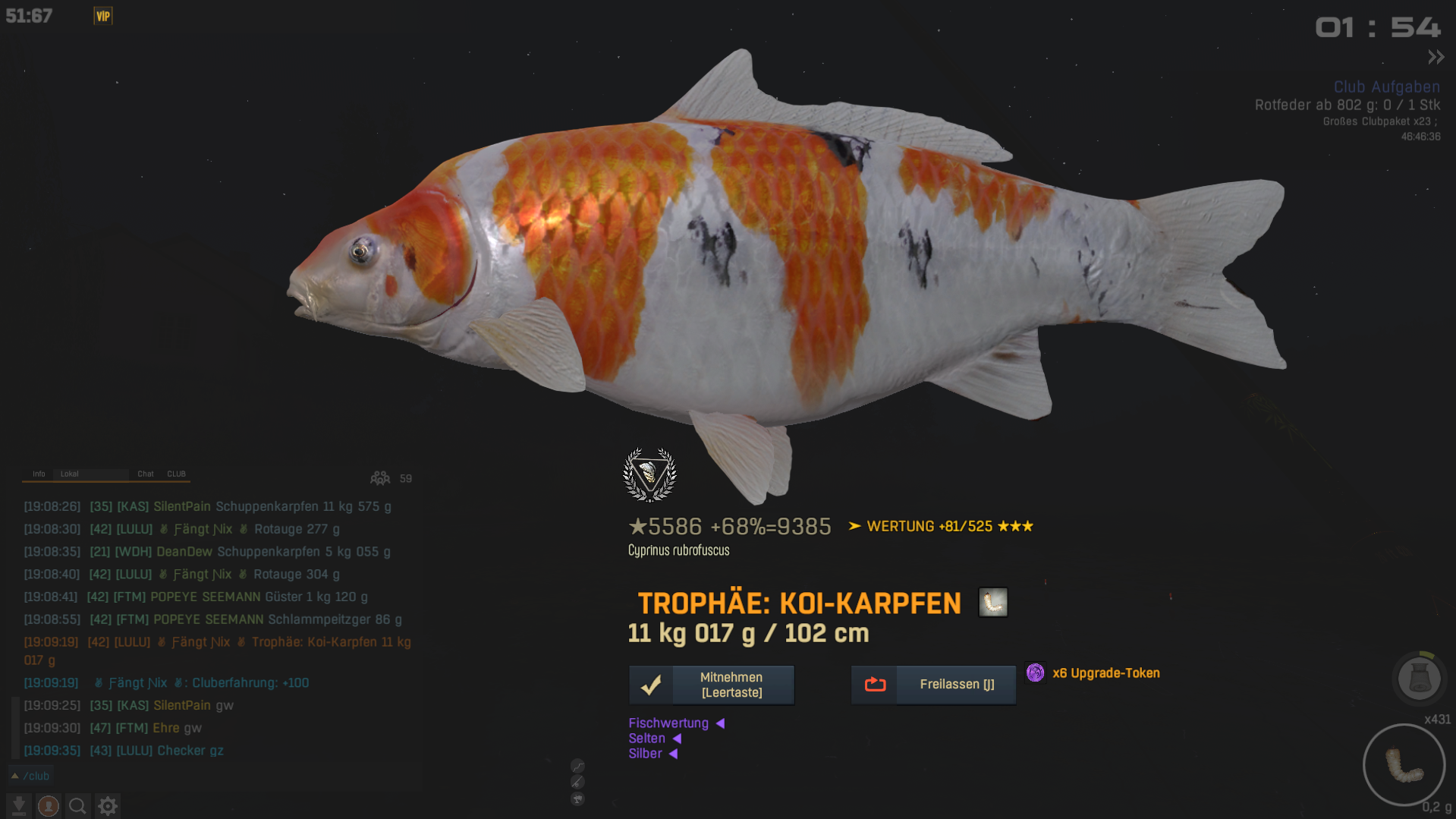Open the groundbait bucket icon
The height and width of the screenshot is (819, 1456).
pos(1419,678)
